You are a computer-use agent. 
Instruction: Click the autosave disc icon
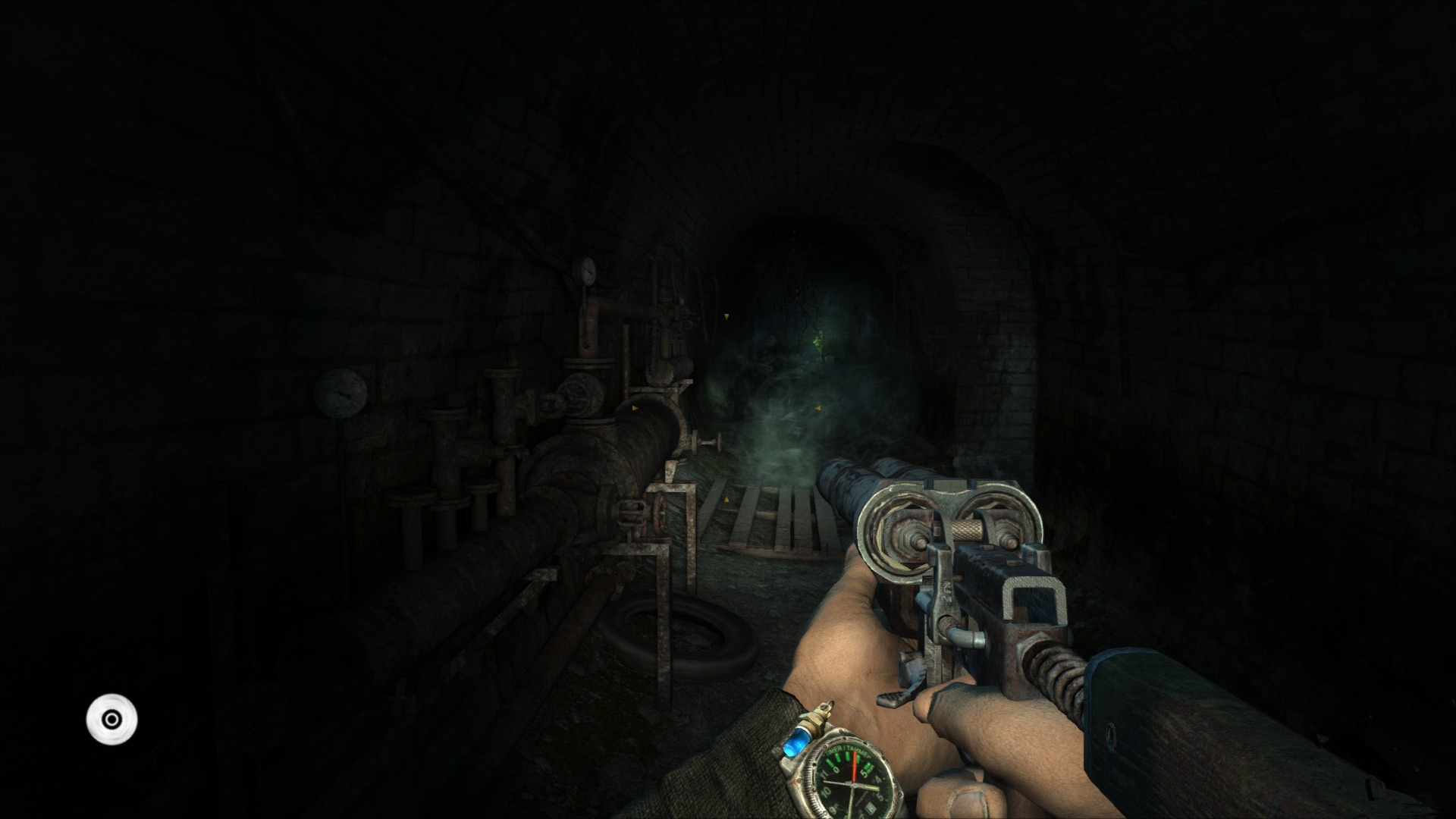tap(111, 718)
